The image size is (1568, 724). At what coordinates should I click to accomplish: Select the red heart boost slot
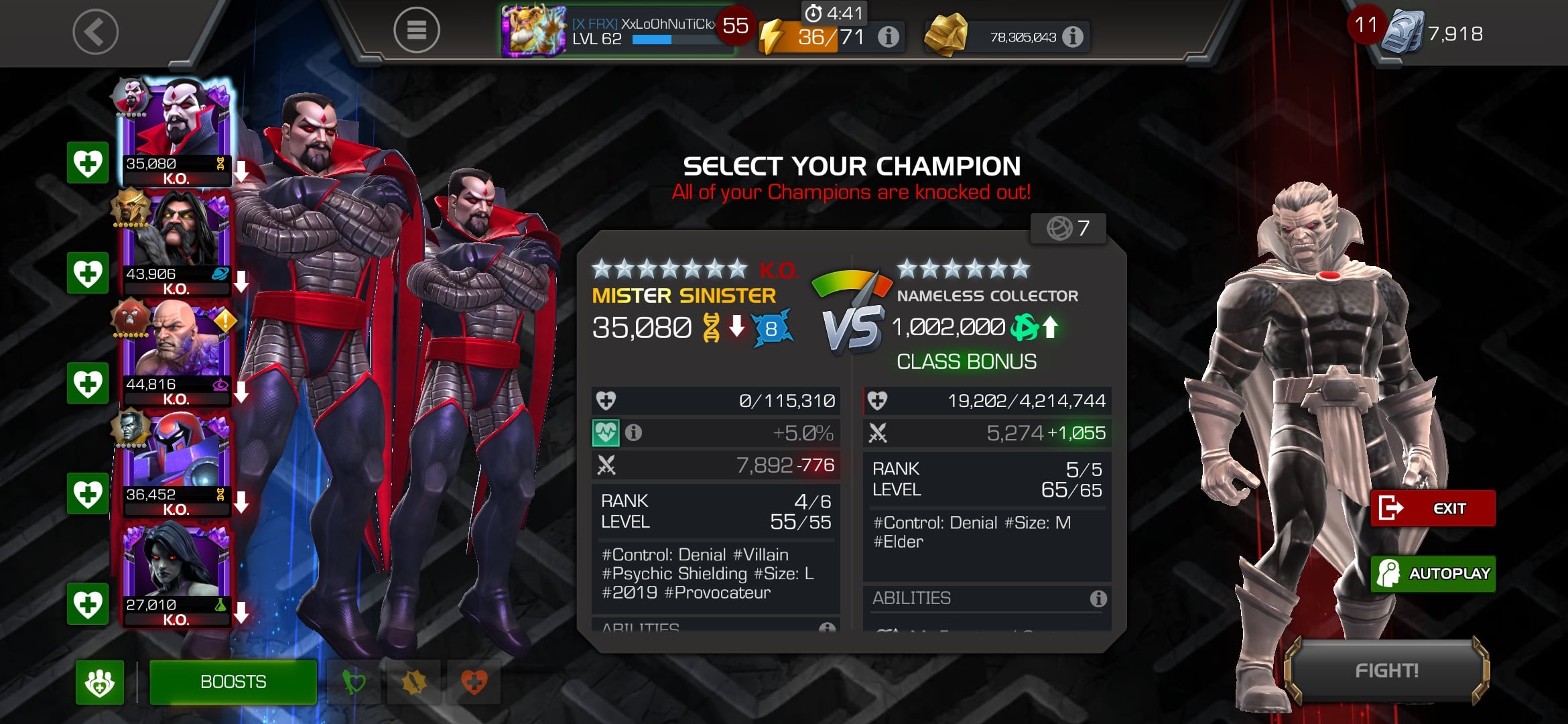coord(474,682)
